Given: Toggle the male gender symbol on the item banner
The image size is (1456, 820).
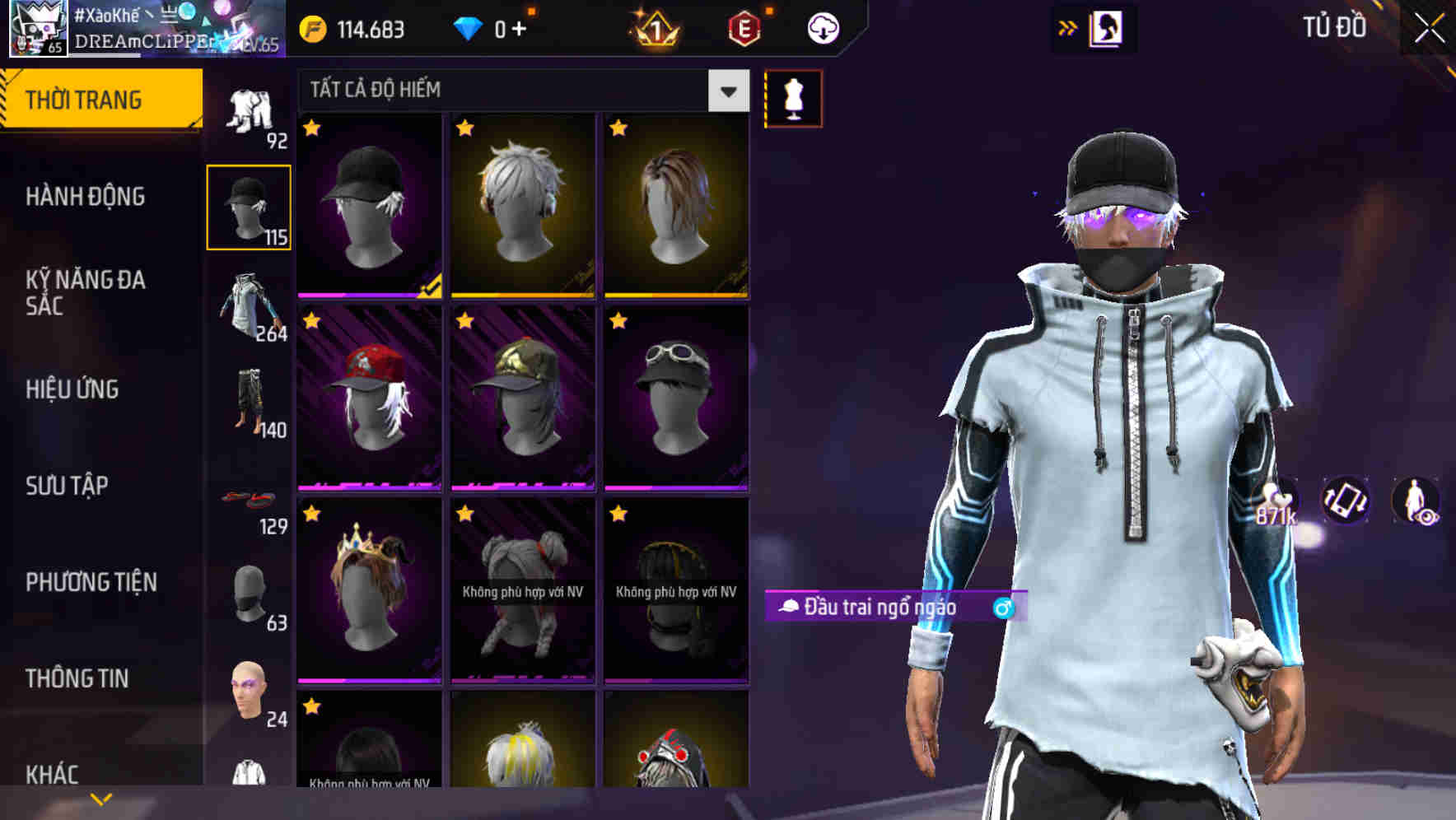Looking at the screenshot, I should (x=1006, y=607).
